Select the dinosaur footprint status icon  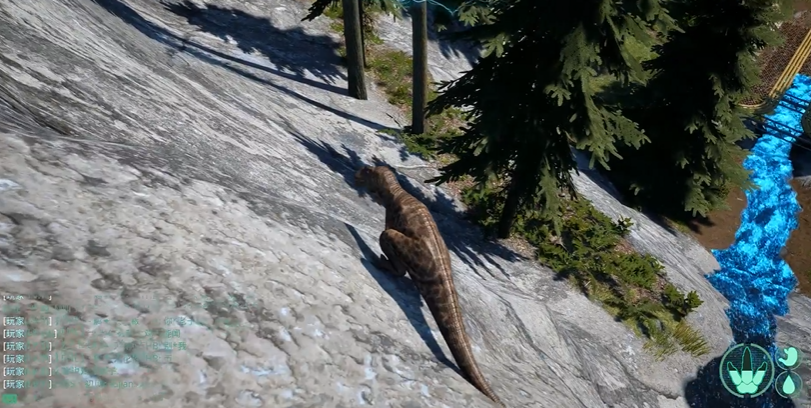point(746,370)
